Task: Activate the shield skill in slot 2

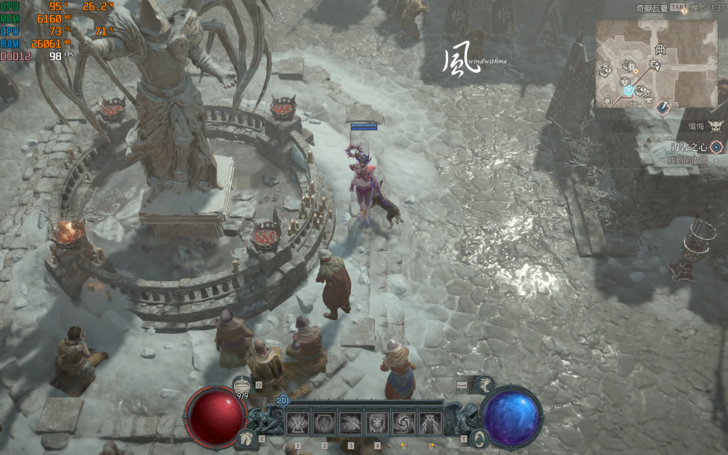Action: (x=325, y=423)
